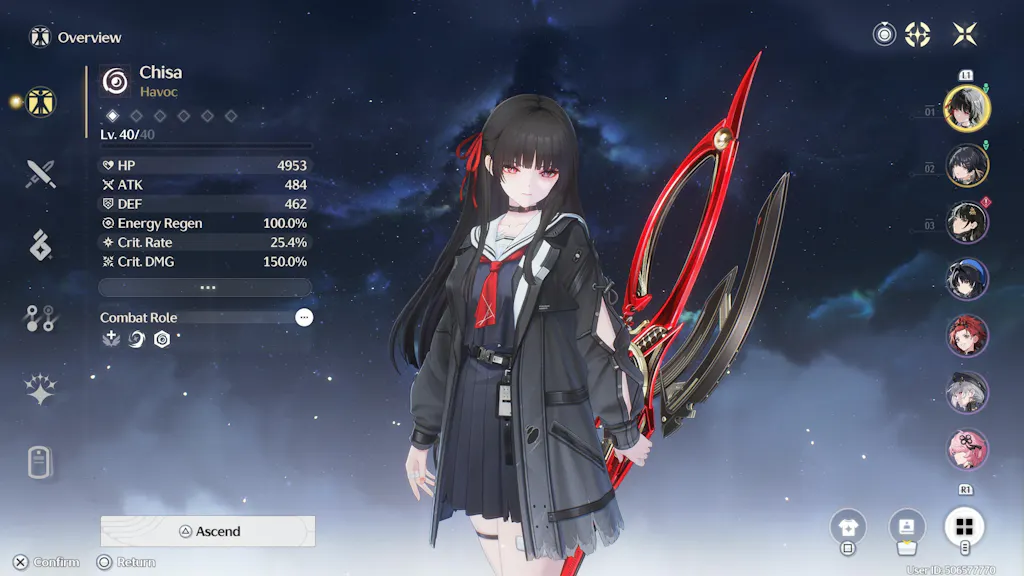Image resolution: width=1024 pixels, height=576 pixels.
Task: Select the silver-haired character with hat
Action: point(967,393)
